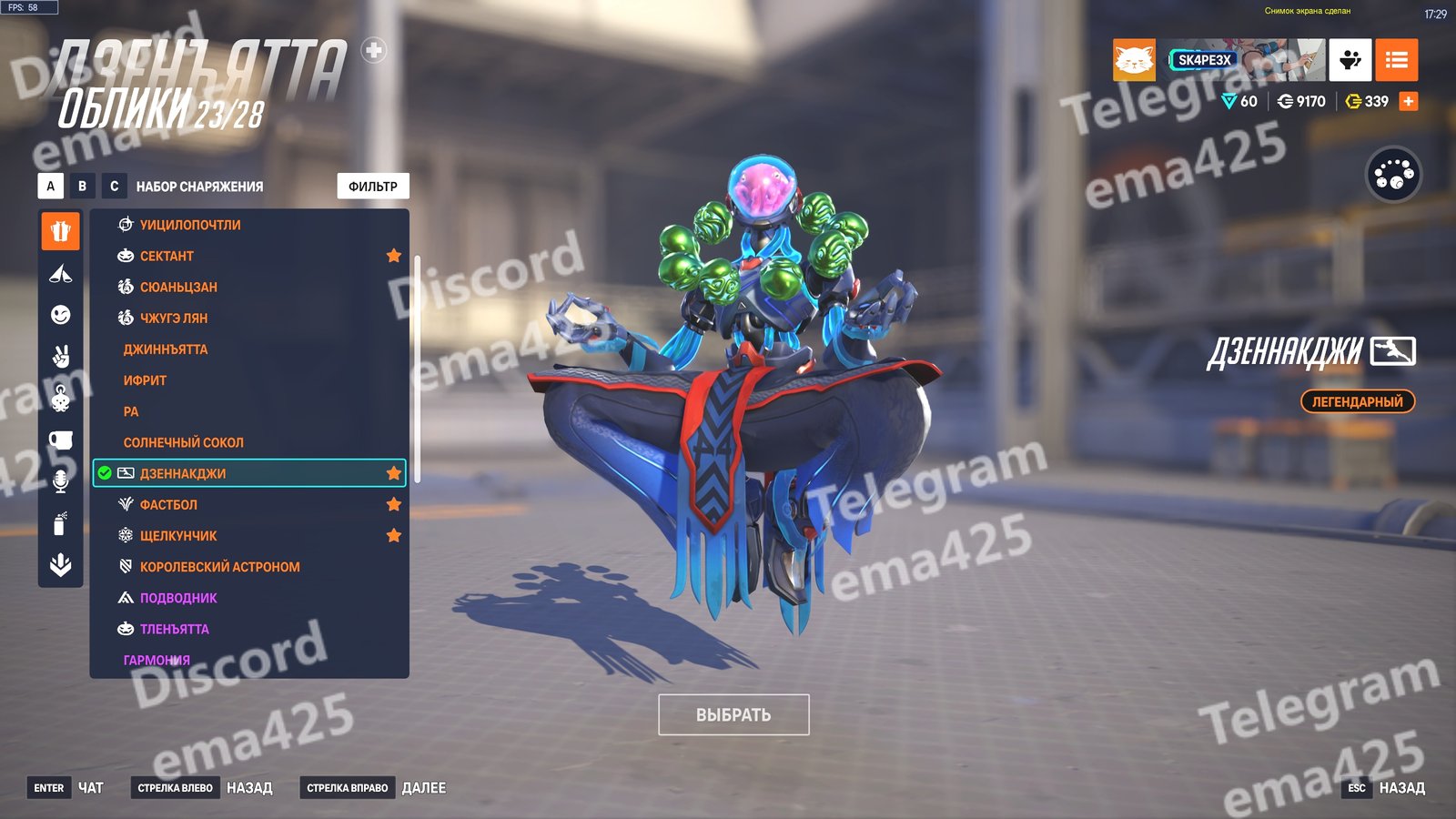Pick the Ифрит skin from the list
This screenshot has width=1456, height=819.
(146, 380)
